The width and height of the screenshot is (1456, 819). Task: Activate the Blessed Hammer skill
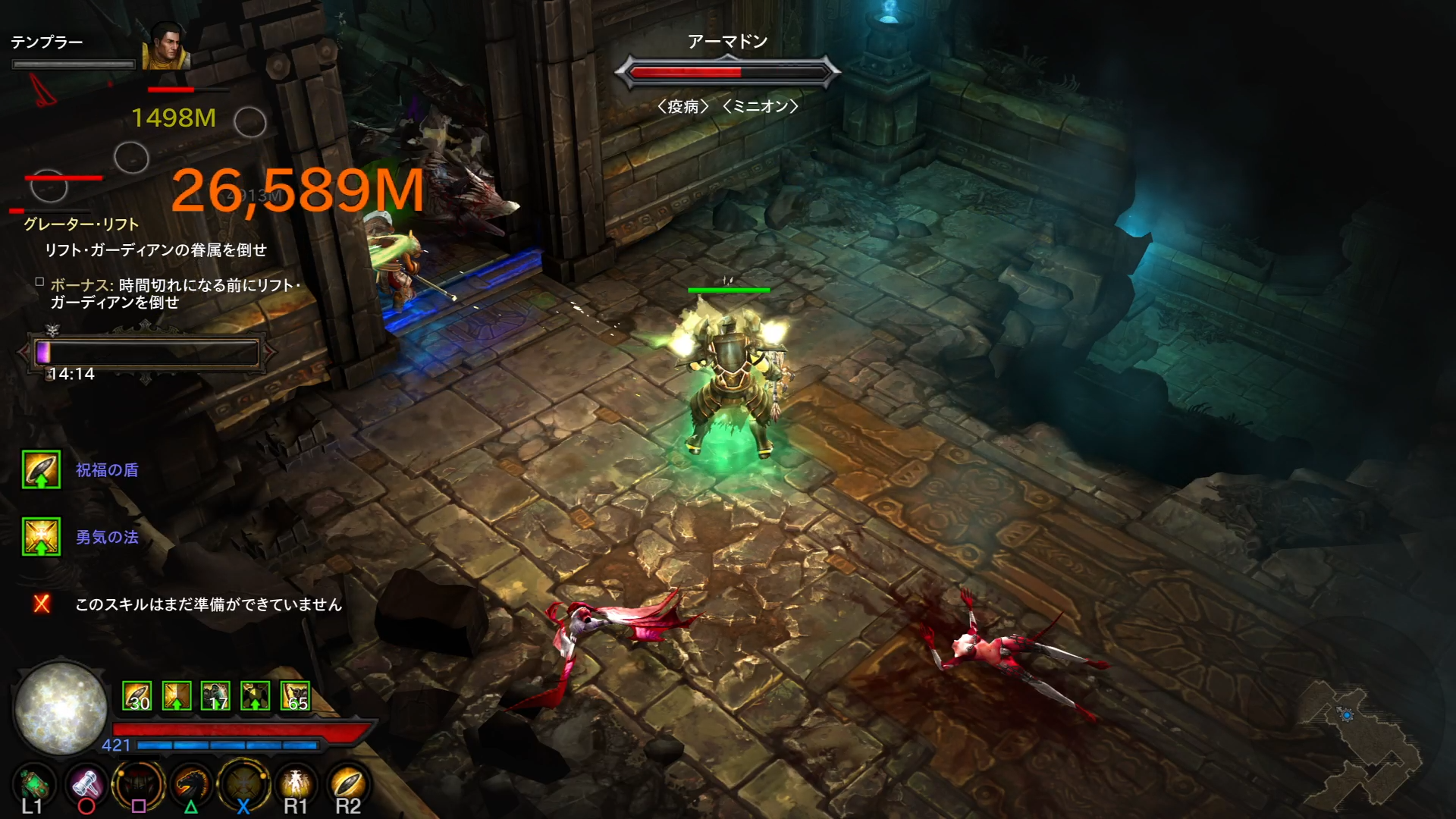(86, 785)
